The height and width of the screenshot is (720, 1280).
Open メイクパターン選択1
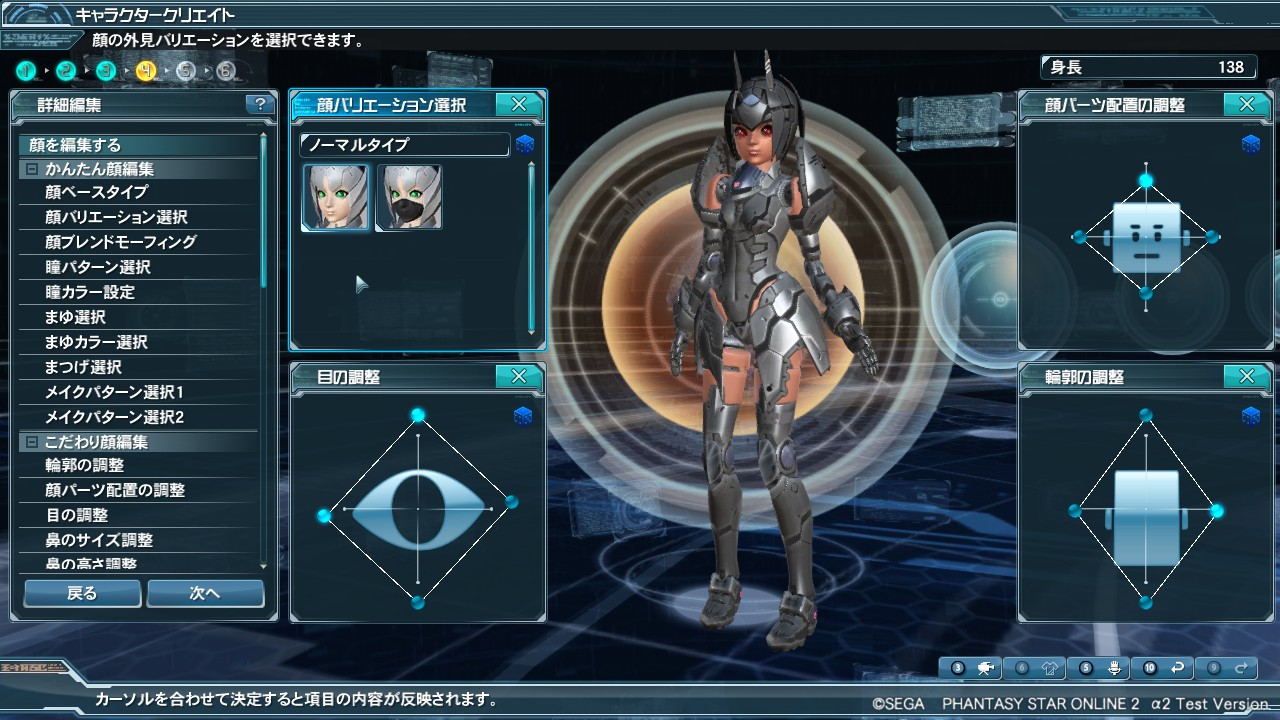[114, 392]
